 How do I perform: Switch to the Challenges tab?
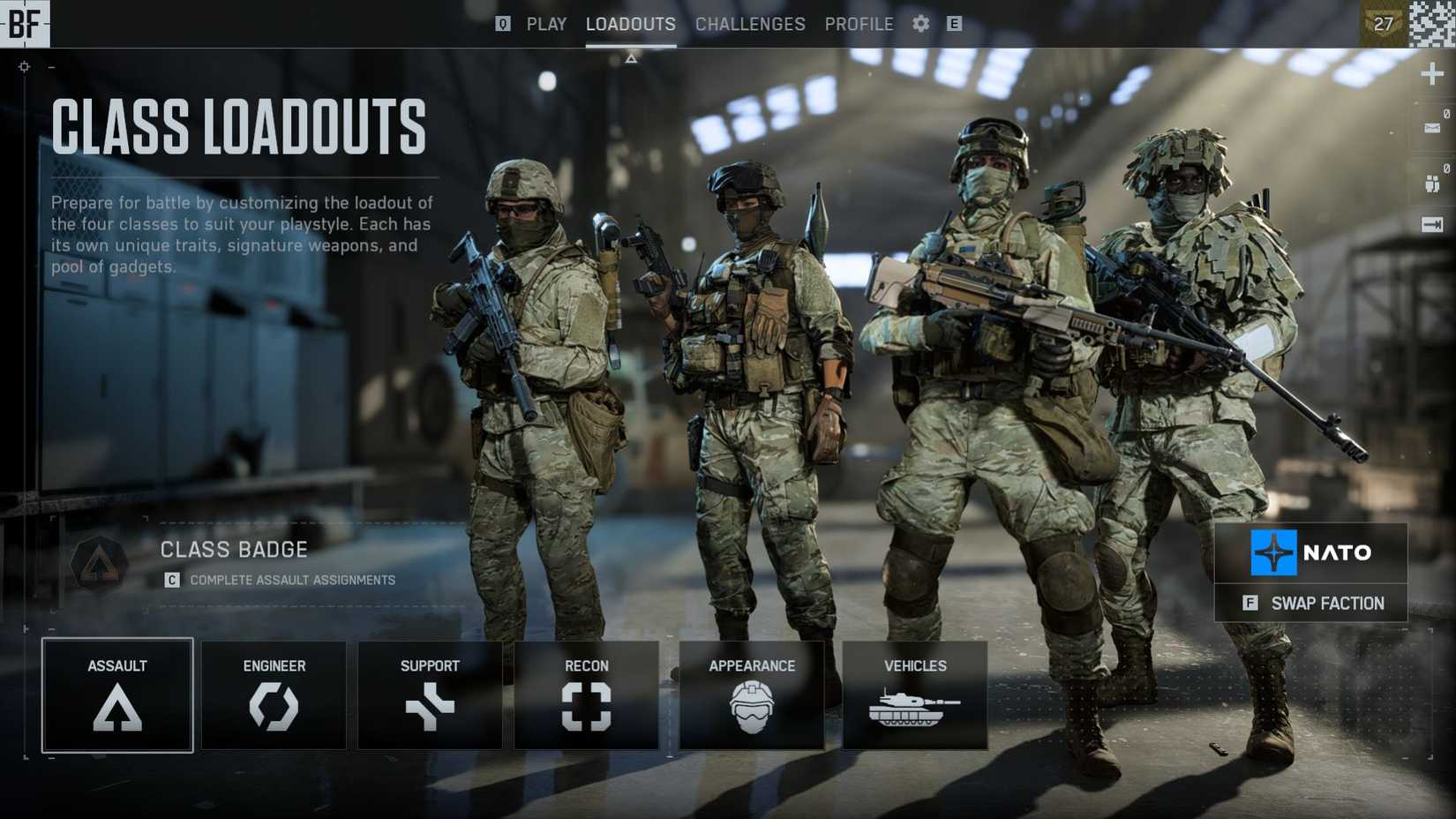pos(750,24)
